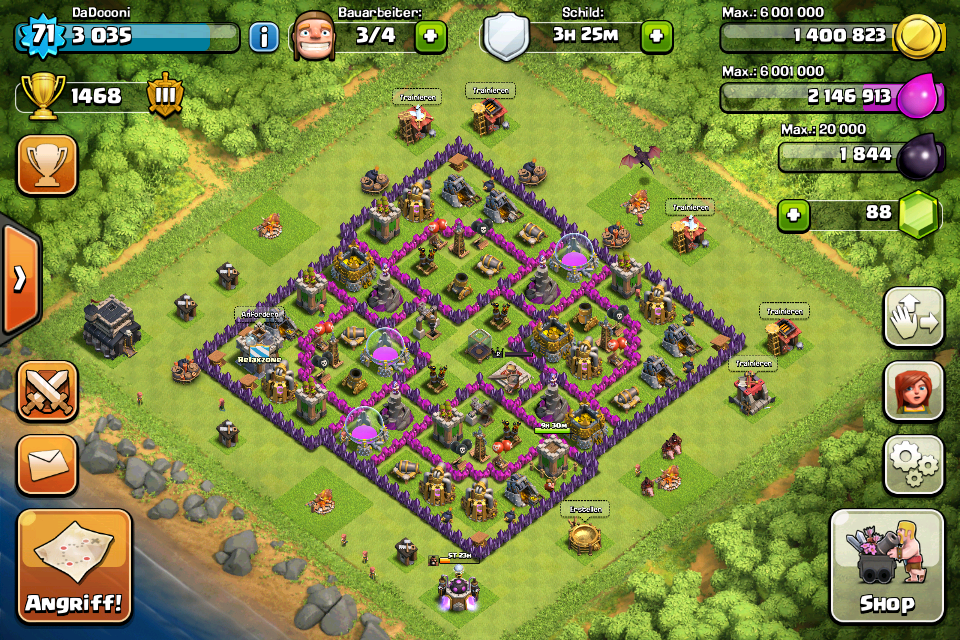This screenshot has height=640, width=960.
Task: Buy more gems with the green plus
Action: point(794,214)
